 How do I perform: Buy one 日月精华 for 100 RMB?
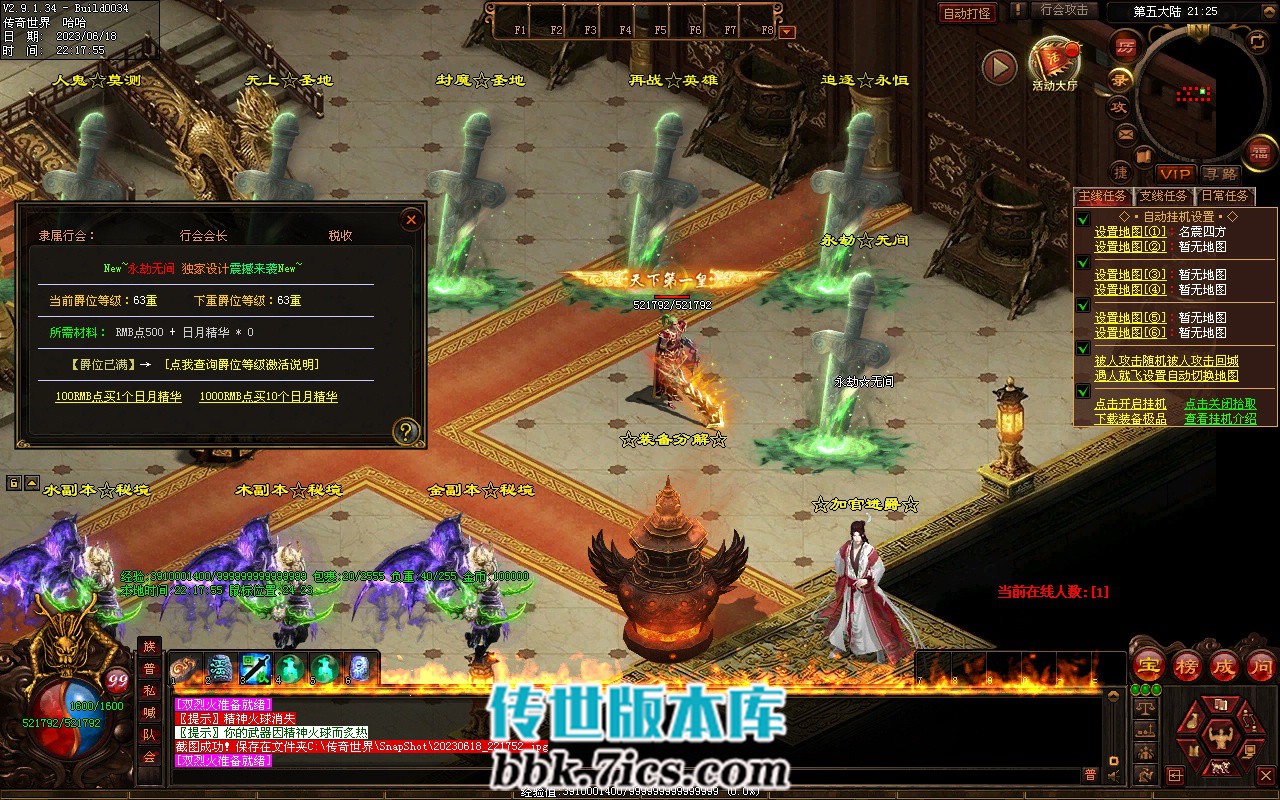(118, 397)
